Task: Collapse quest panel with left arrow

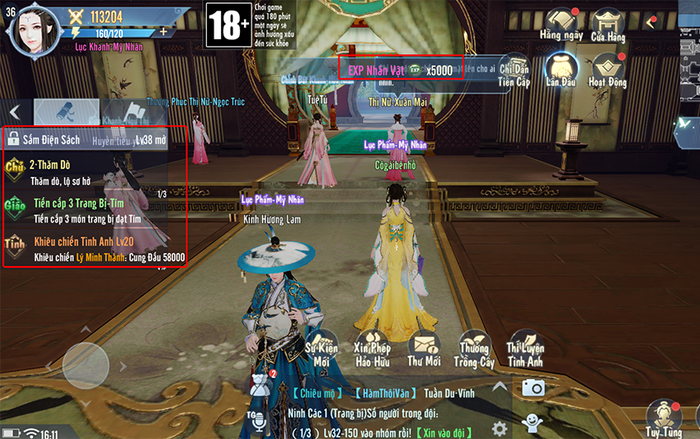Action: pyautogui.click(x=15, y=111)
